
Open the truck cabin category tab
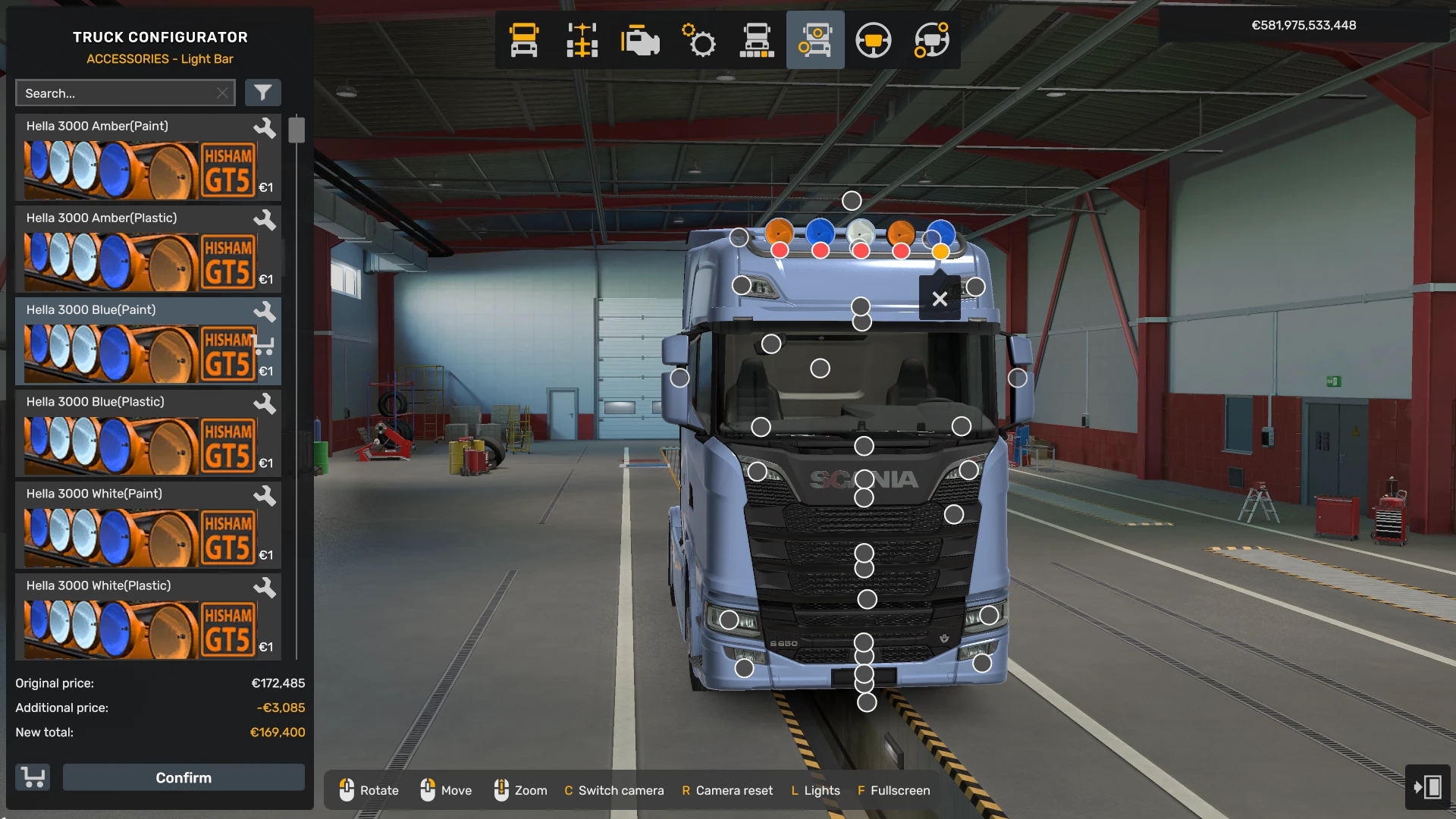click(x=524, y=40)
